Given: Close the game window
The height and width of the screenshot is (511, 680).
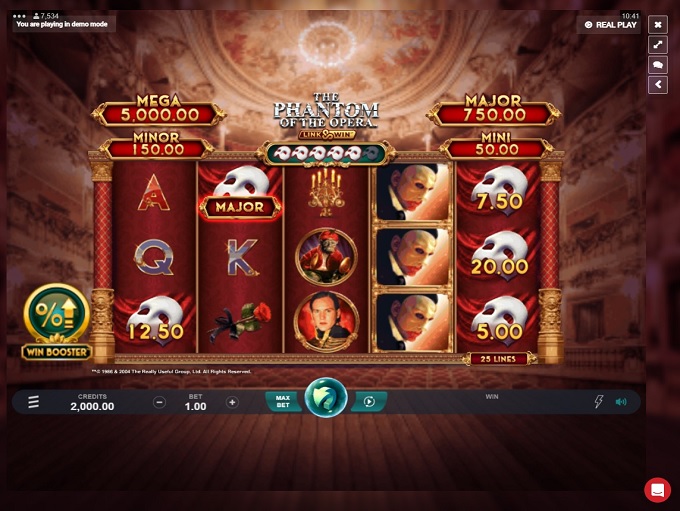Looking at the screenshot, I should click(658, 25).
